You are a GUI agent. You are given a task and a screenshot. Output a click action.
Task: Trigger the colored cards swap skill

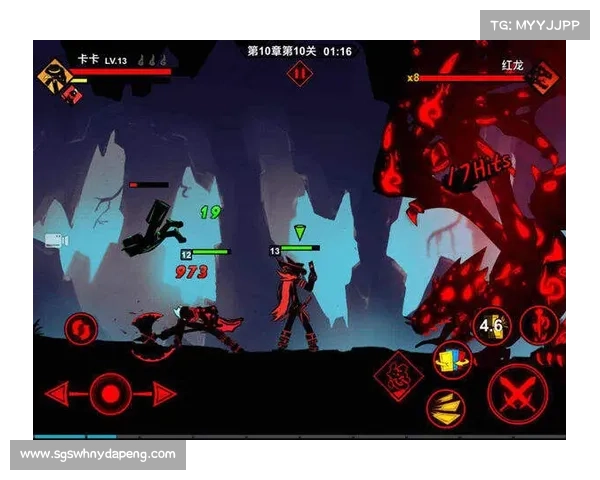tap(452, 360)
